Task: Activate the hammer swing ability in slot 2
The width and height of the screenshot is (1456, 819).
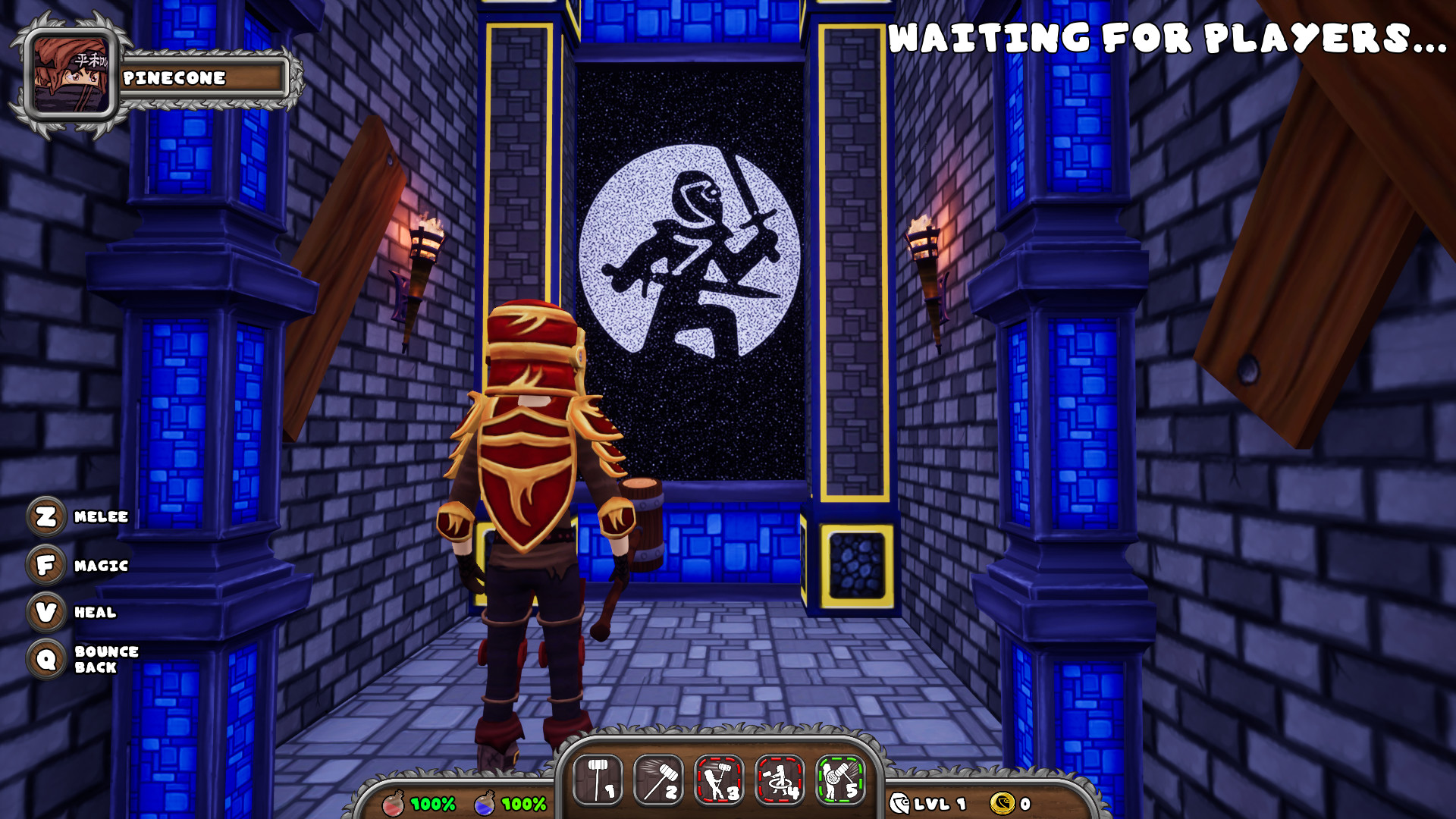Action: click(658, 780)
